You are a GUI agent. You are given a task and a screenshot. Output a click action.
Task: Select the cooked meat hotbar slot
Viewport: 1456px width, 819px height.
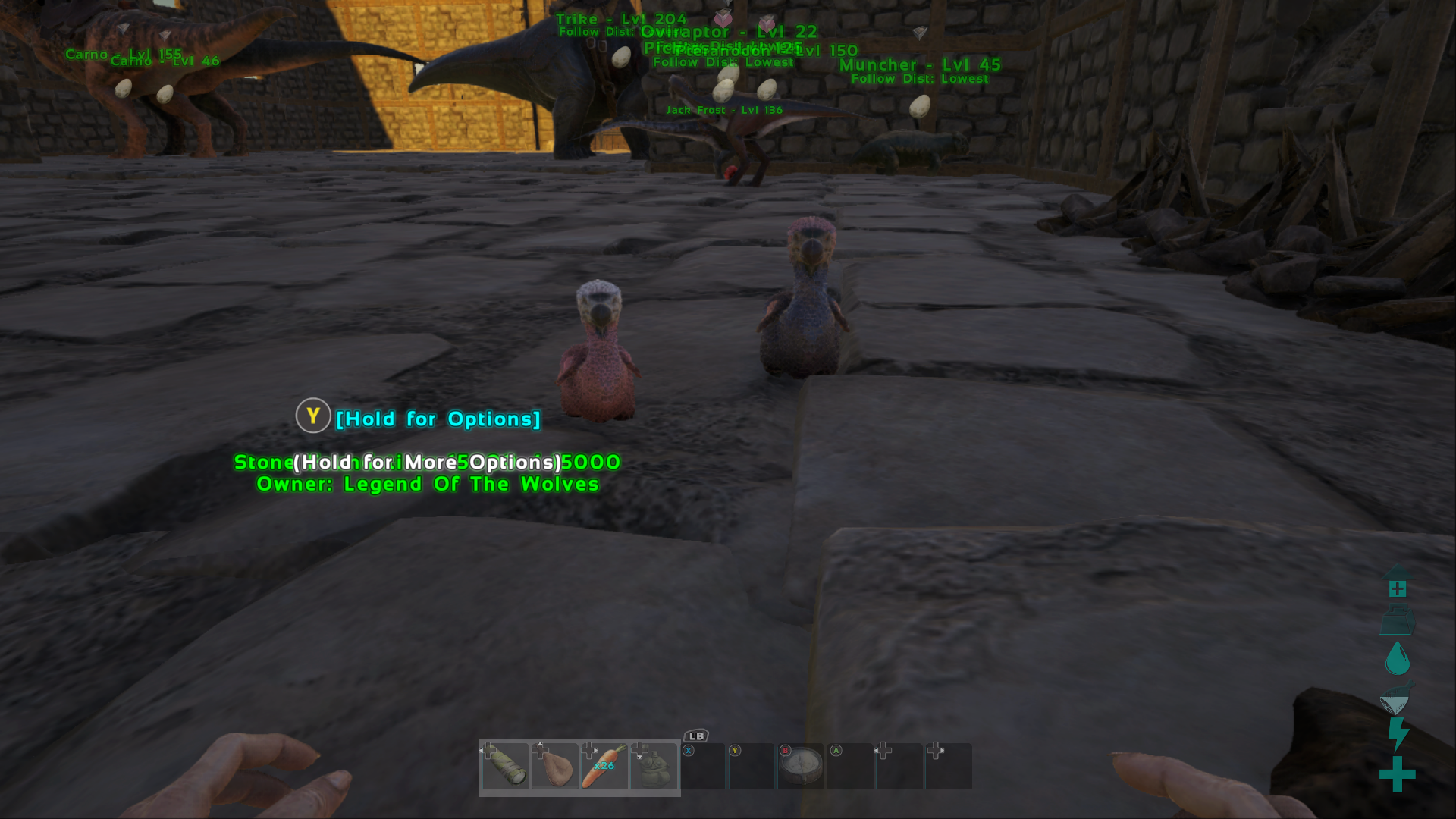(x=555, y=767)
